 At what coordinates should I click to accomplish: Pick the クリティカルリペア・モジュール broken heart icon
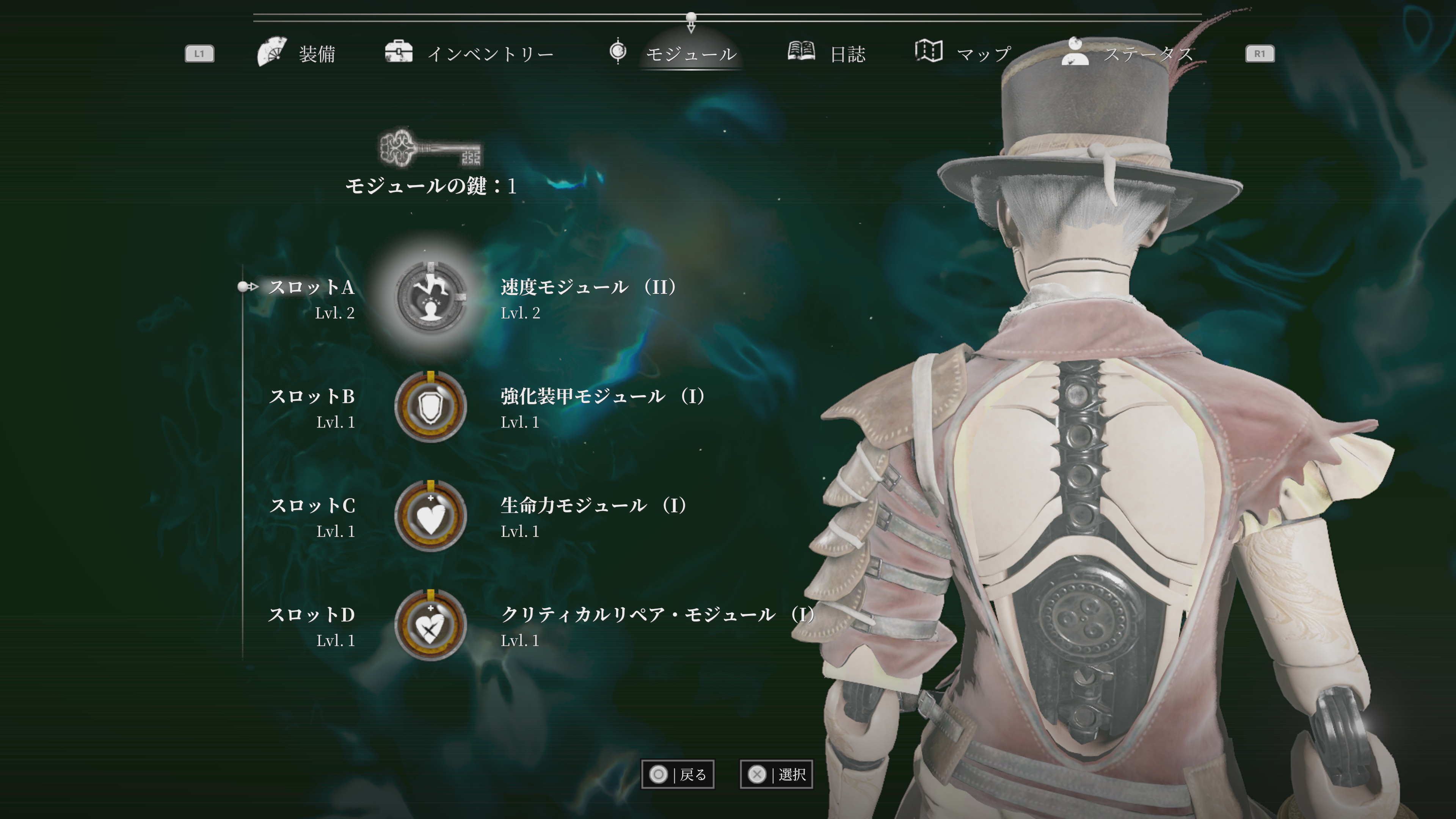(x=431, y=625)
